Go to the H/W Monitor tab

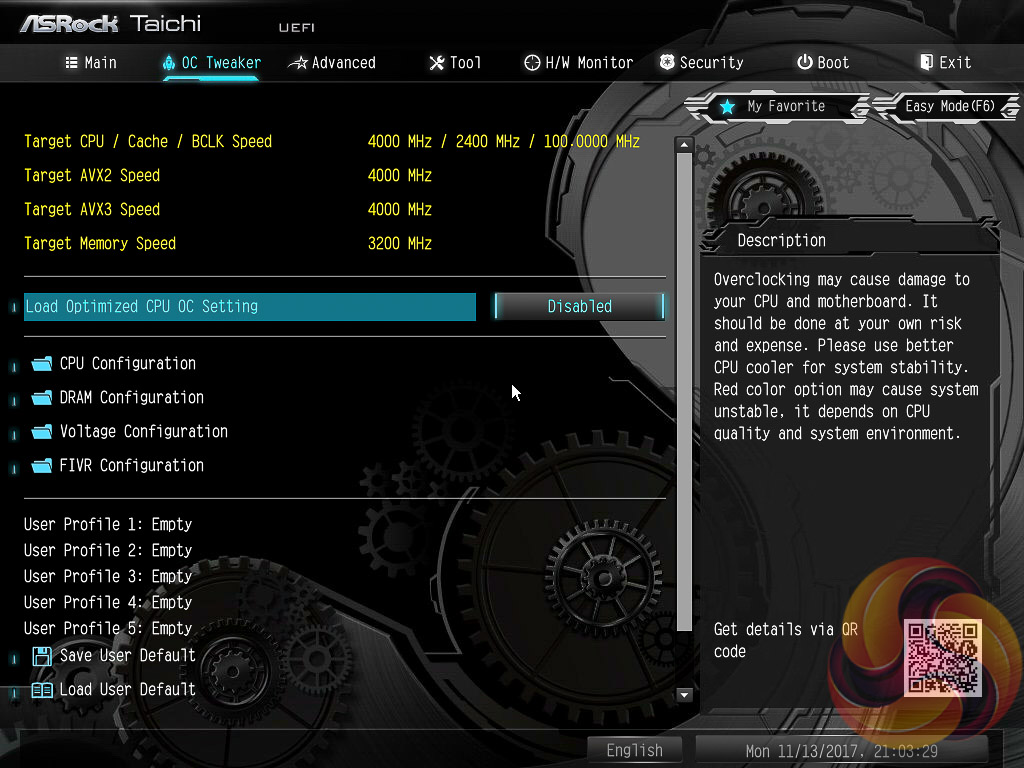pyautogui.click(x=578, y=63)
